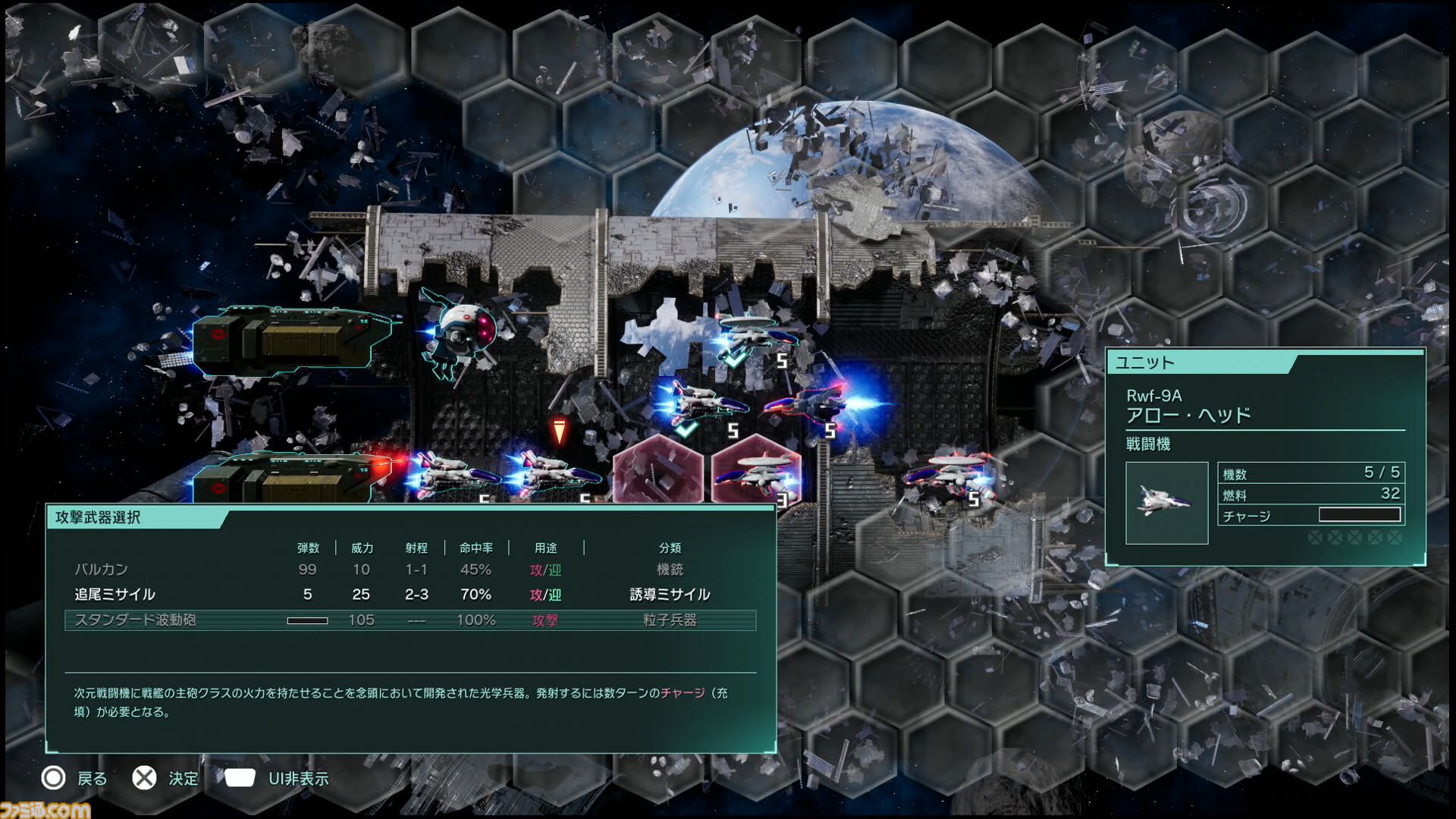Image resolution: width=1456 pixels, height=819 pixels.
Task: Choose the スタンダード波動砲 weapon entry
Action: coord(135,620)
